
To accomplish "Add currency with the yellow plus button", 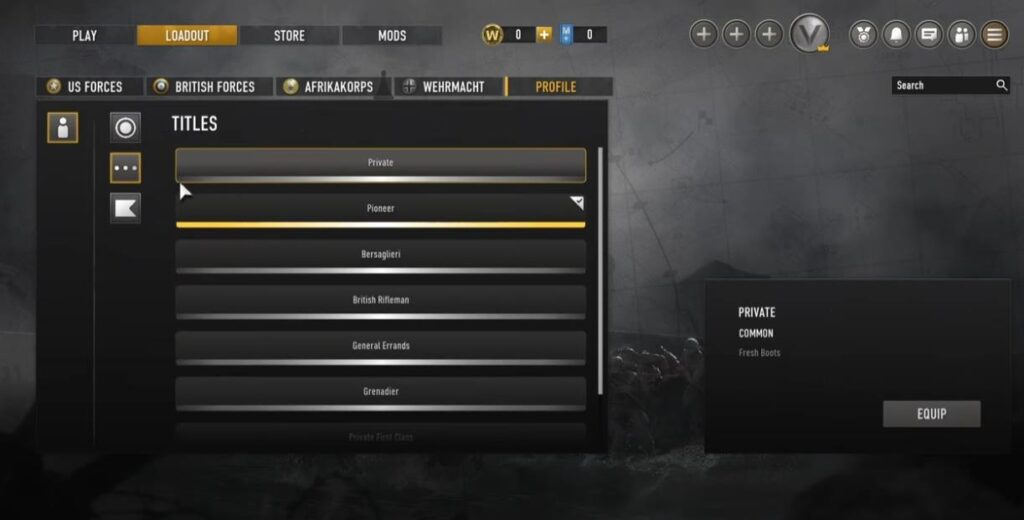I will 544,35.
